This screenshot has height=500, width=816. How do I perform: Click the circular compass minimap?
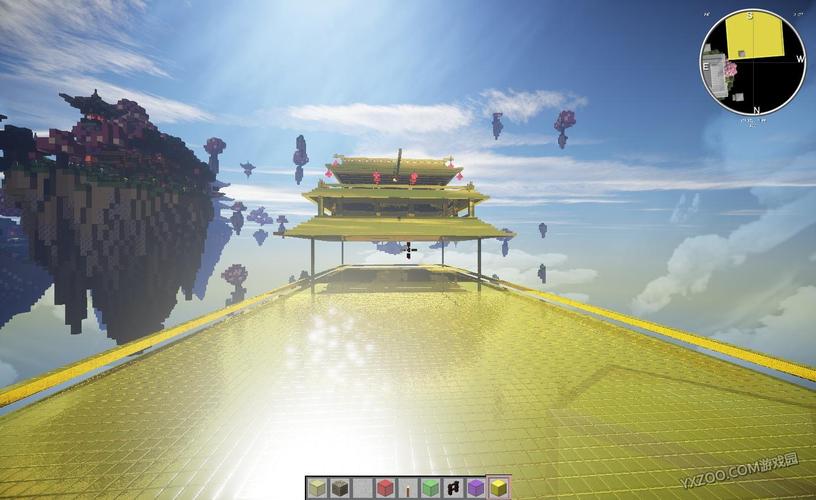[752, 62]
